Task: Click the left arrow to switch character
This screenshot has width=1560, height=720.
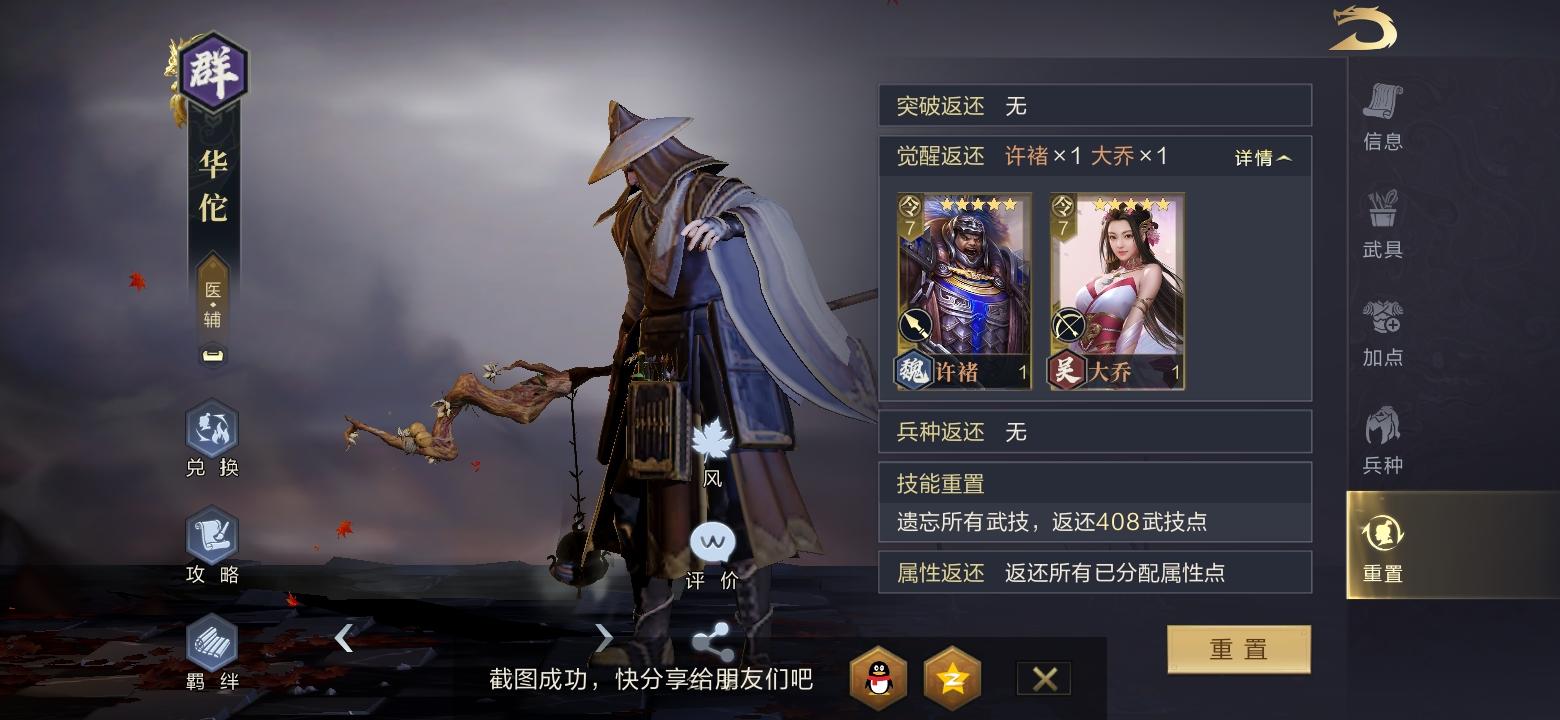Action: 345,637
